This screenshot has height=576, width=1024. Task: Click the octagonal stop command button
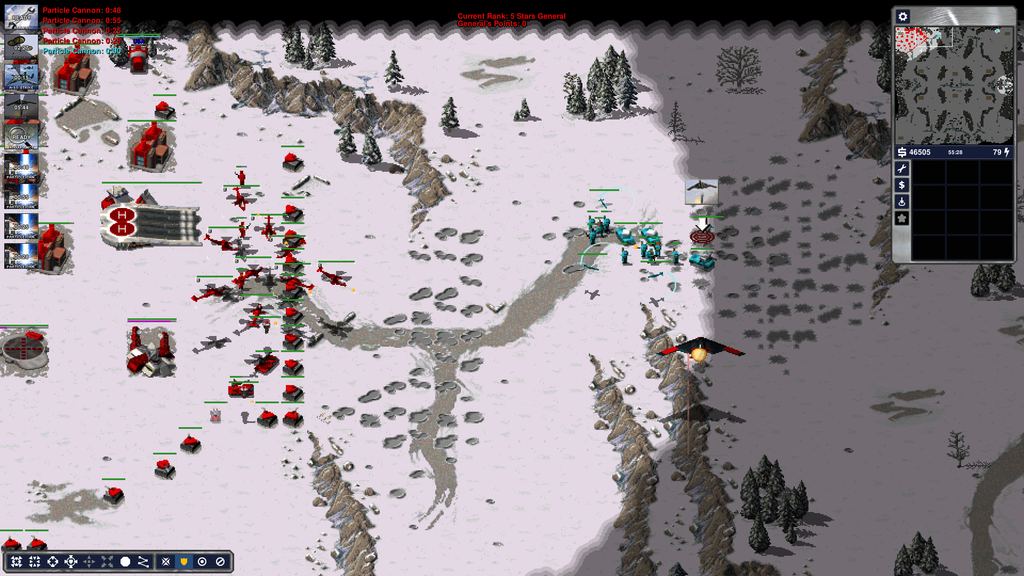pyautogui.click(x=125, y=562)
